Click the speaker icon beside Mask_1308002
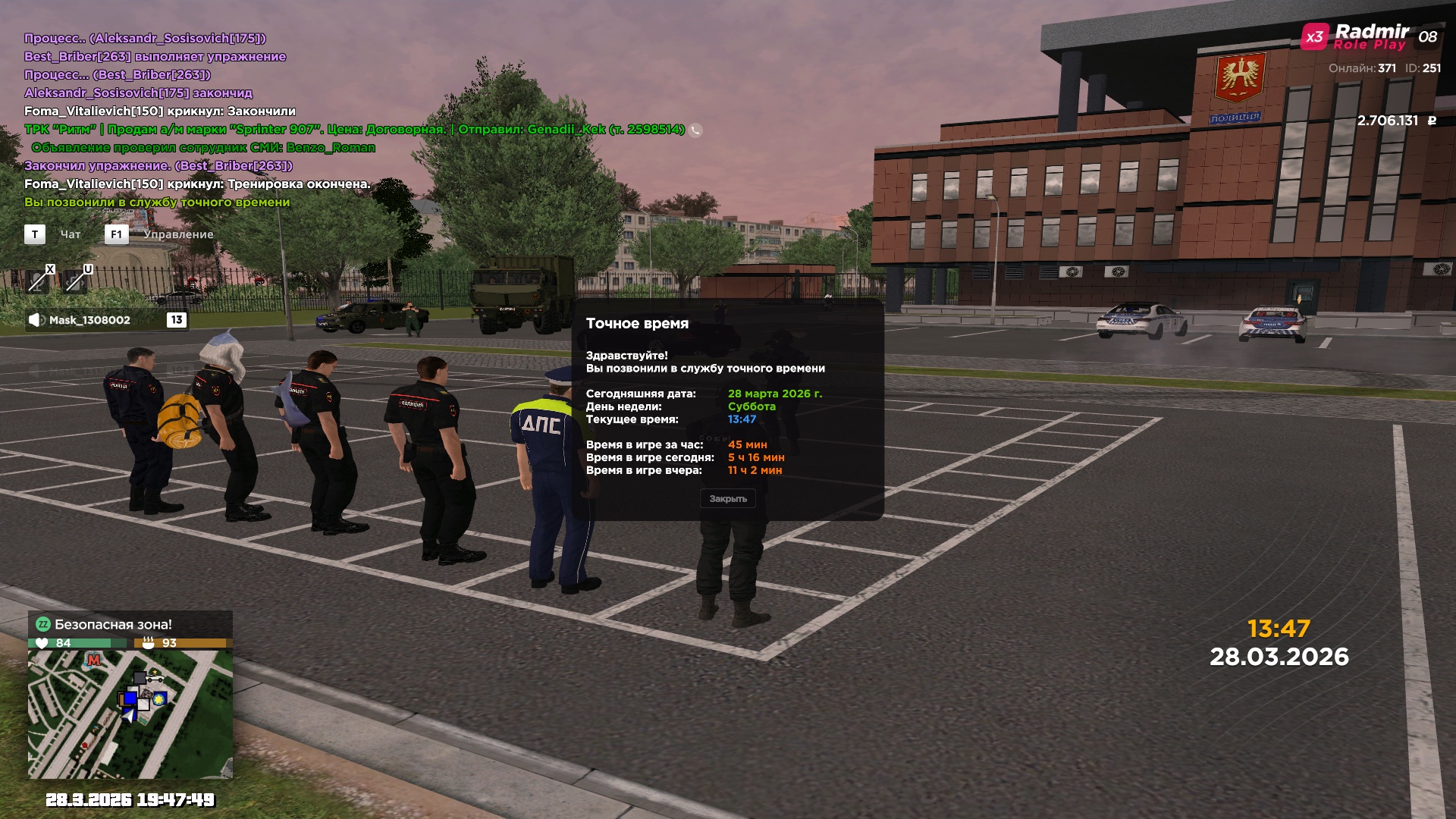Viewport: 1456px width, 819px height. point(36,320)
